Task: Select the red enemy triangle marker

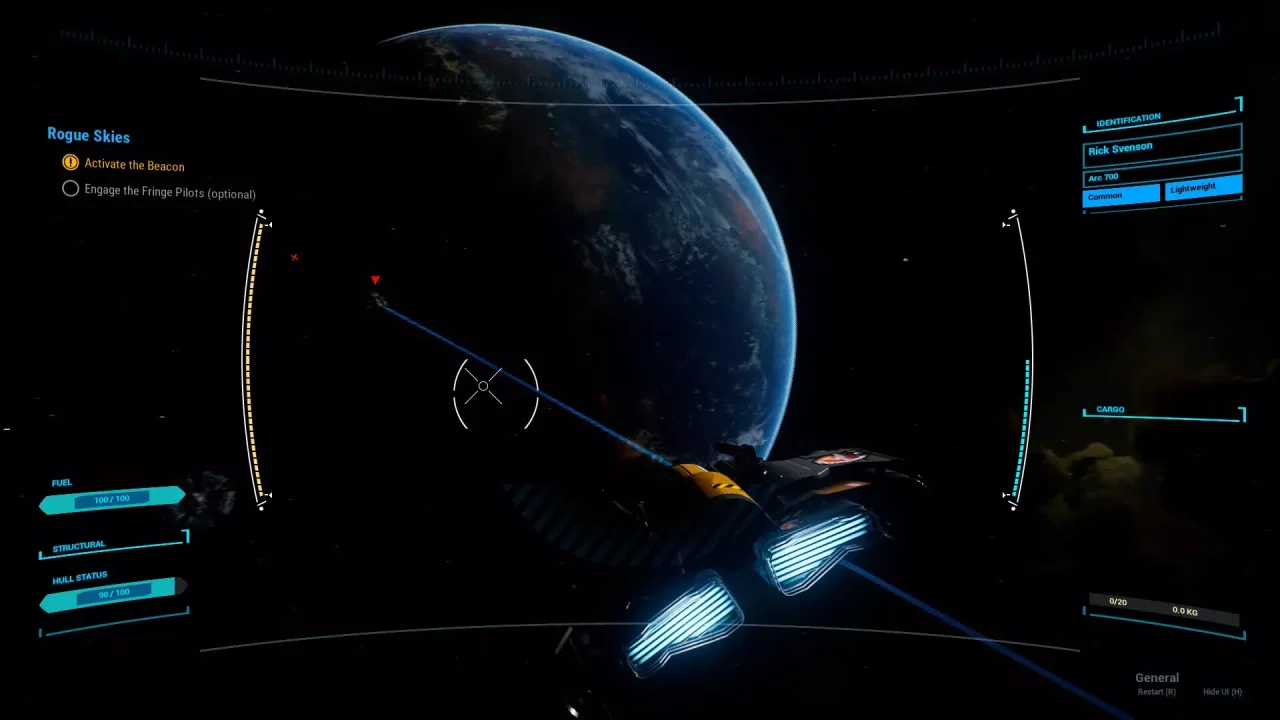Action: coord(375,280)
